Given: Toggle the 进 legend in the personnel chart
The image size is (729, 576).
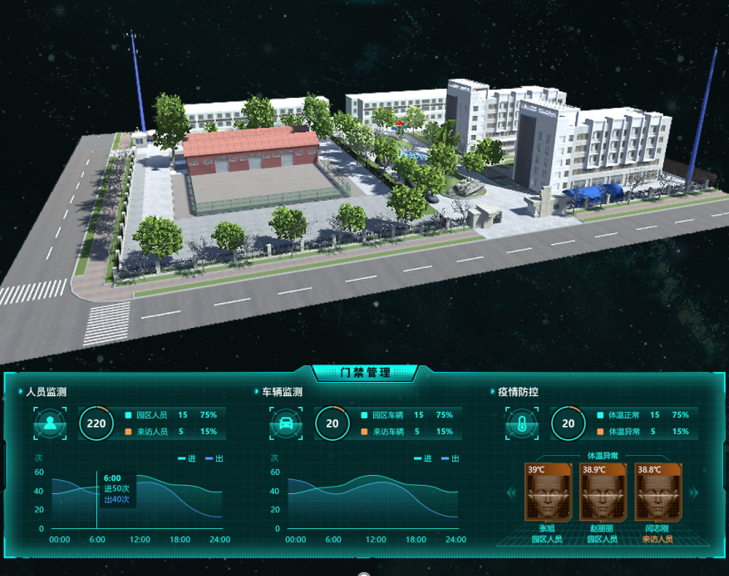Looking at the screenshot, I should (x=187, y=459).
